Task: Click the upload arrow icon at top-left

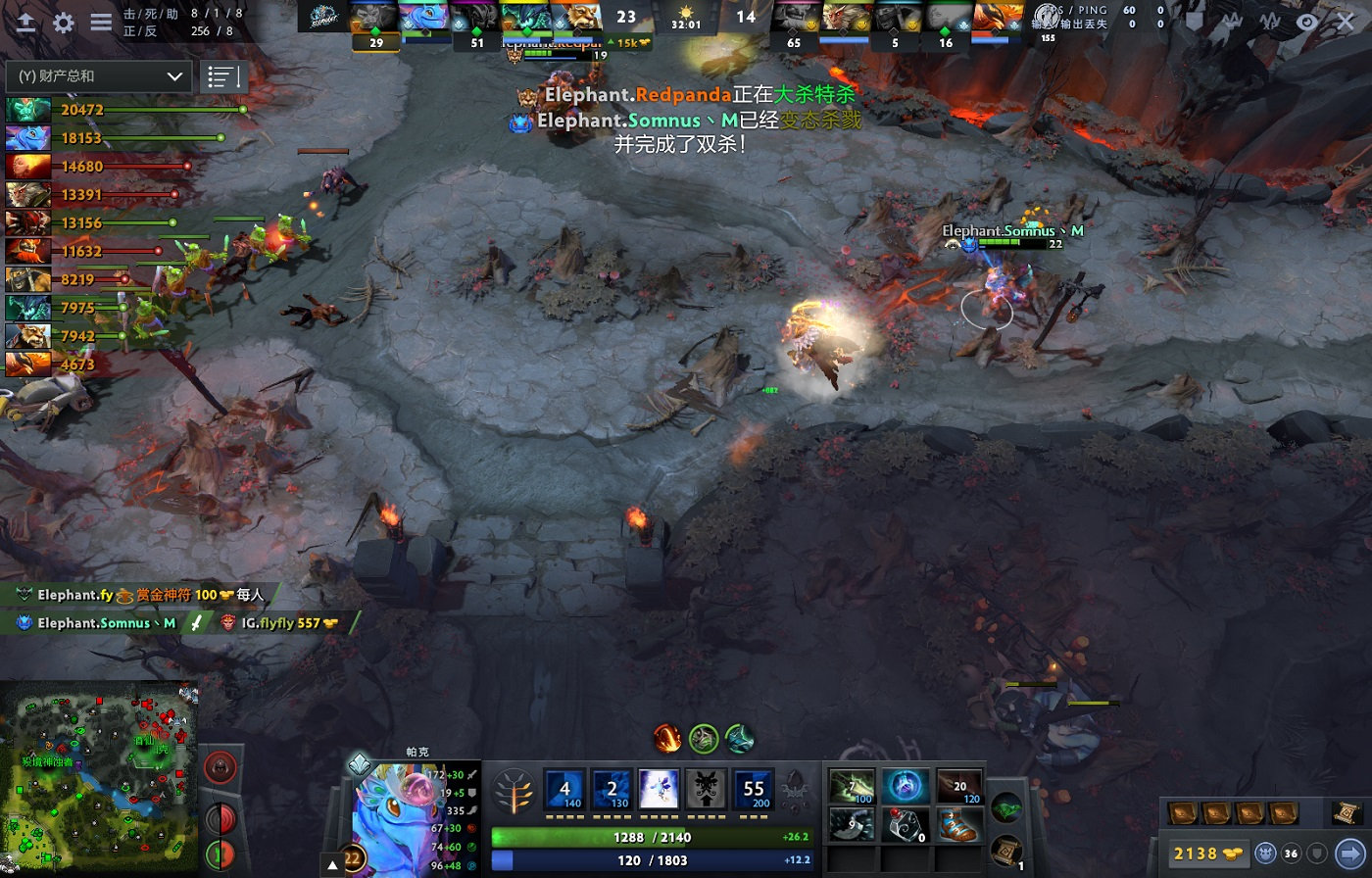Action: [26, 23]
